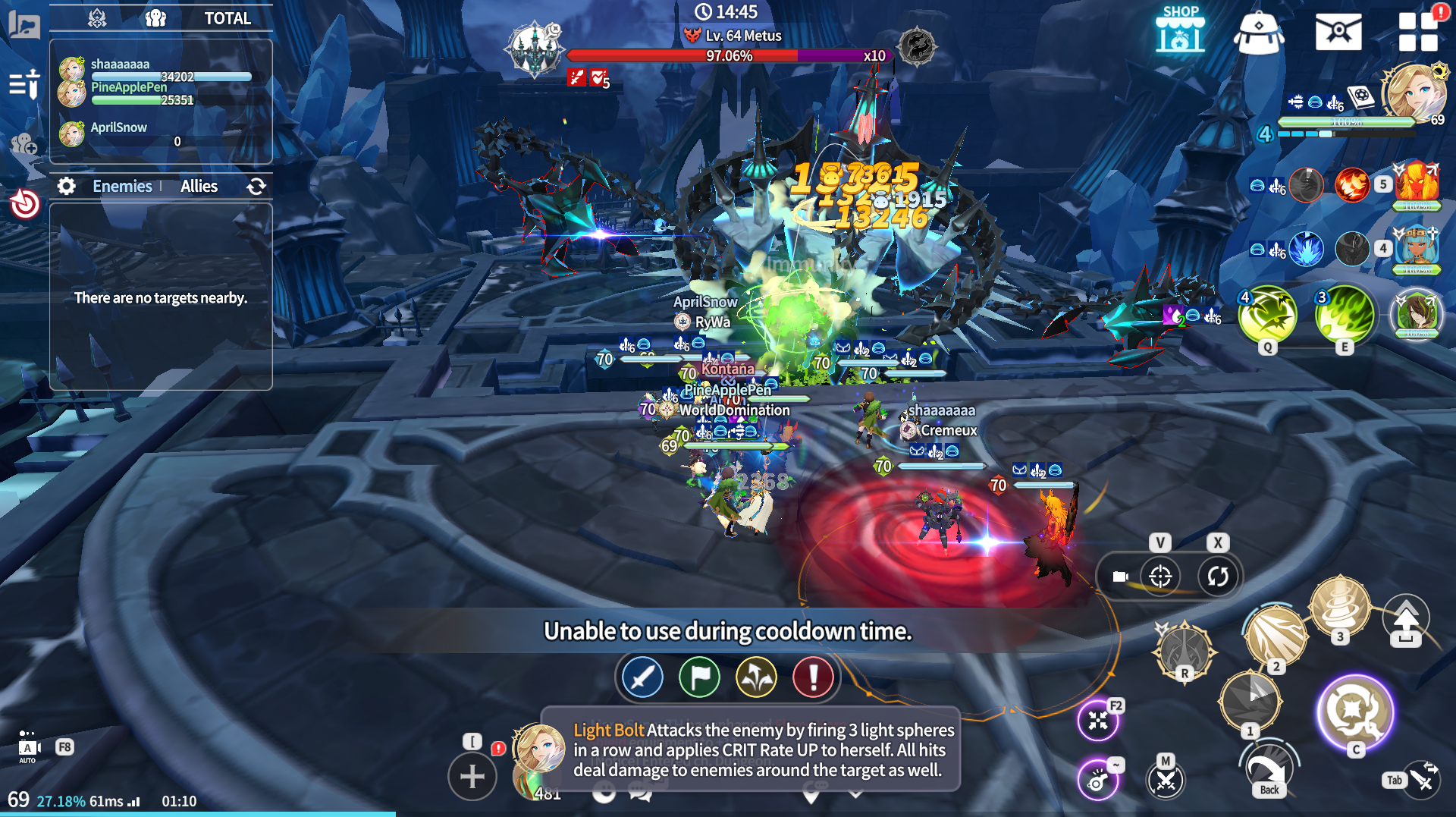This screenshot has width=1456, height=817.
Task: Open the four-square main menu
Action: pyautogui.click(x=1418, y=32)
